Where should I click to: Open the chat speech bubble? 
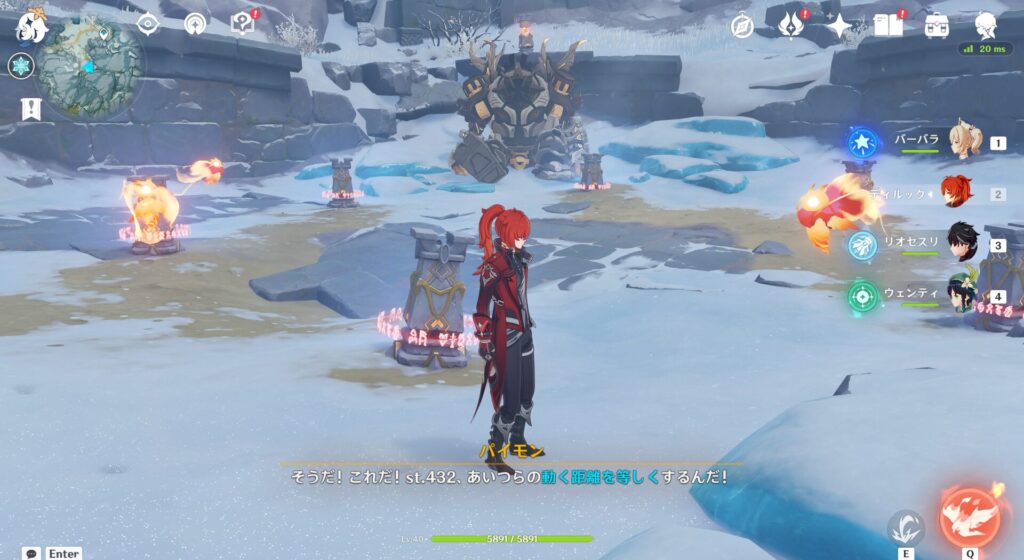pyautogui.click(x=32, y=553)
